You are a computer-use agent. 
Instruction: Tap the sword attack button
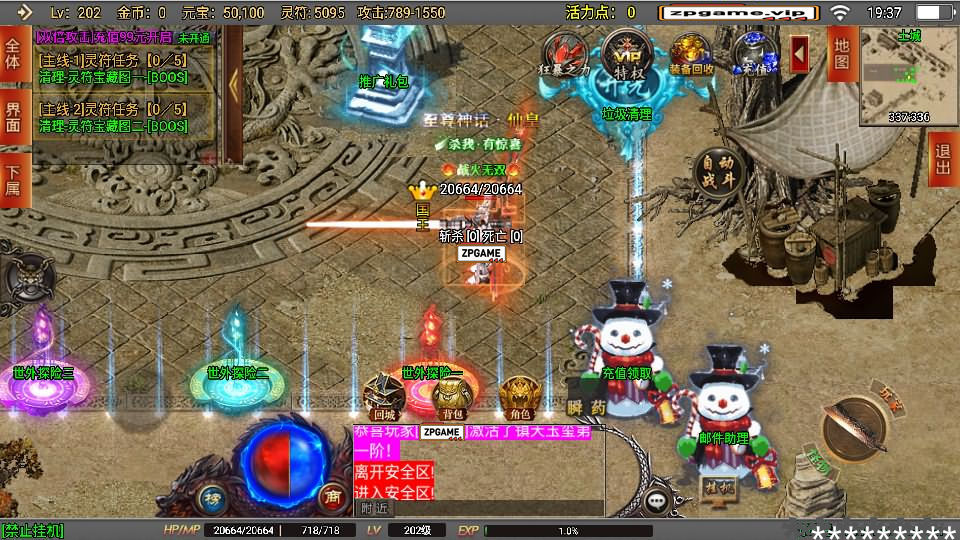click(855, 426)
